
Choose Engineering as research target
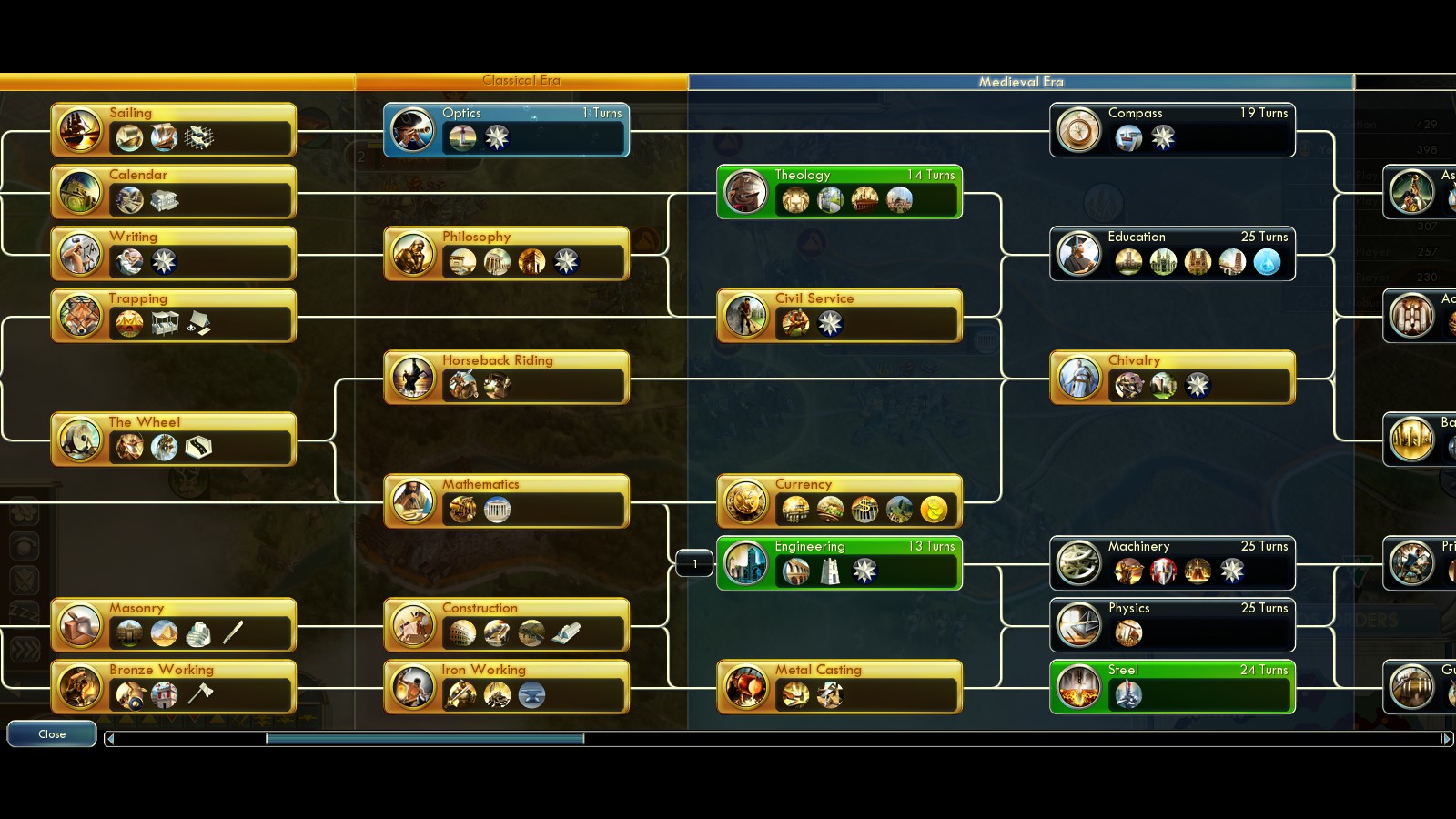(839, 563)
